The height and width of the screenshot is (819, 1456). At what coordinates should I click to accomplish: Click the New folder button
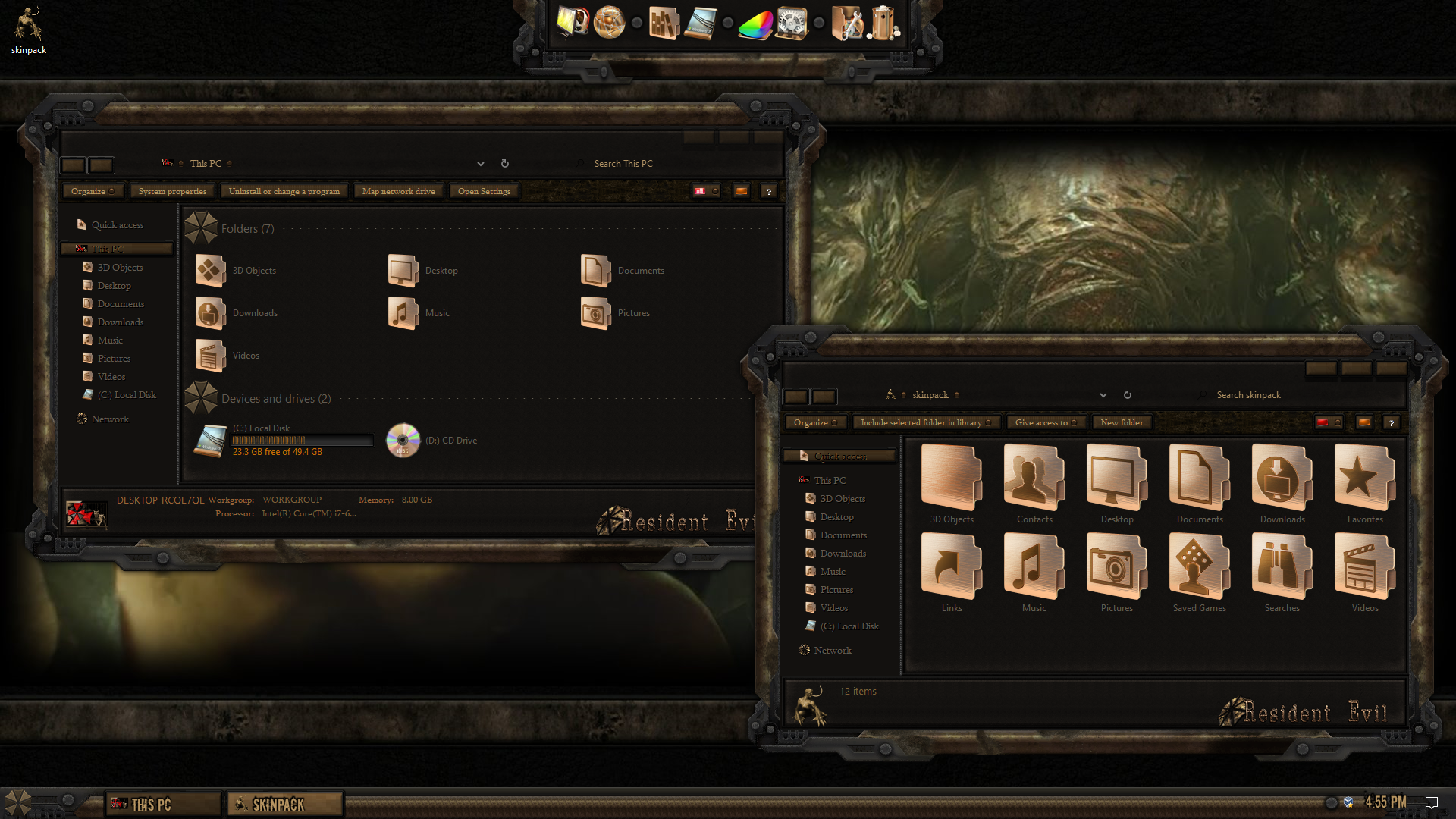(1122, 422)
